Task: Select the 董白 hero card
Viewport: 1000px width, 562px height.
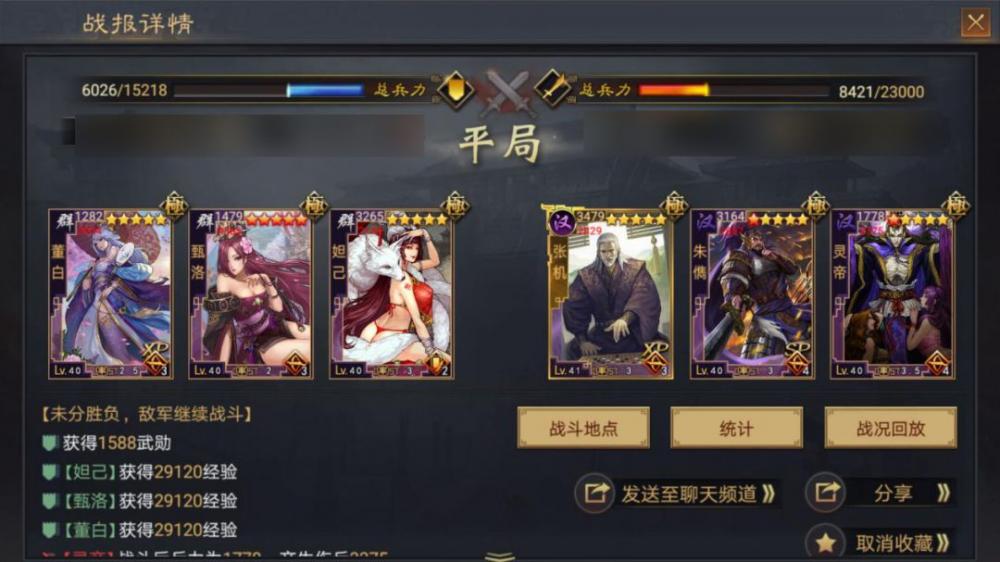Action: click(110, 294)
